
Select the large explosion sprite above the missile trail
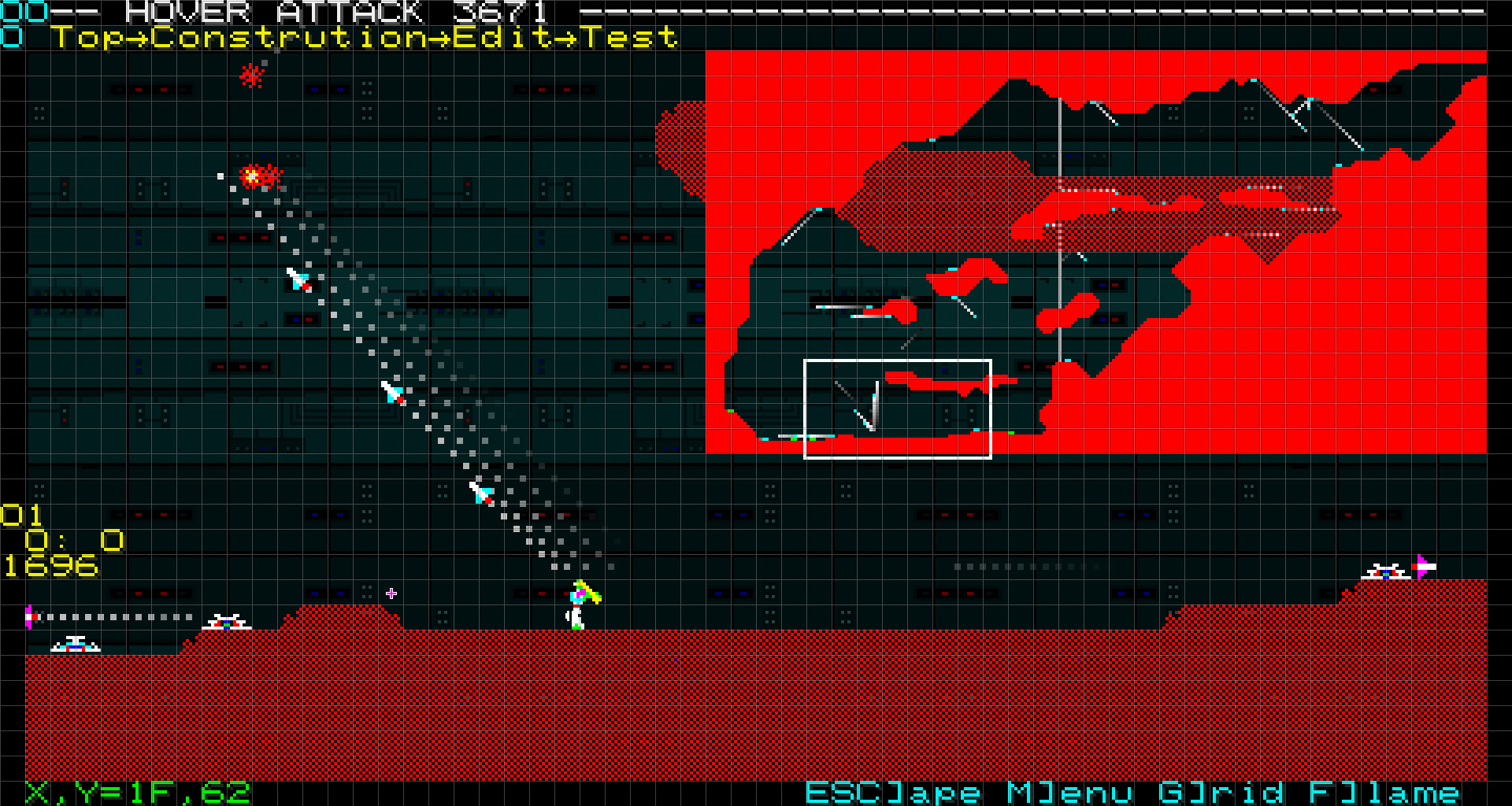(x=254, y=177)
